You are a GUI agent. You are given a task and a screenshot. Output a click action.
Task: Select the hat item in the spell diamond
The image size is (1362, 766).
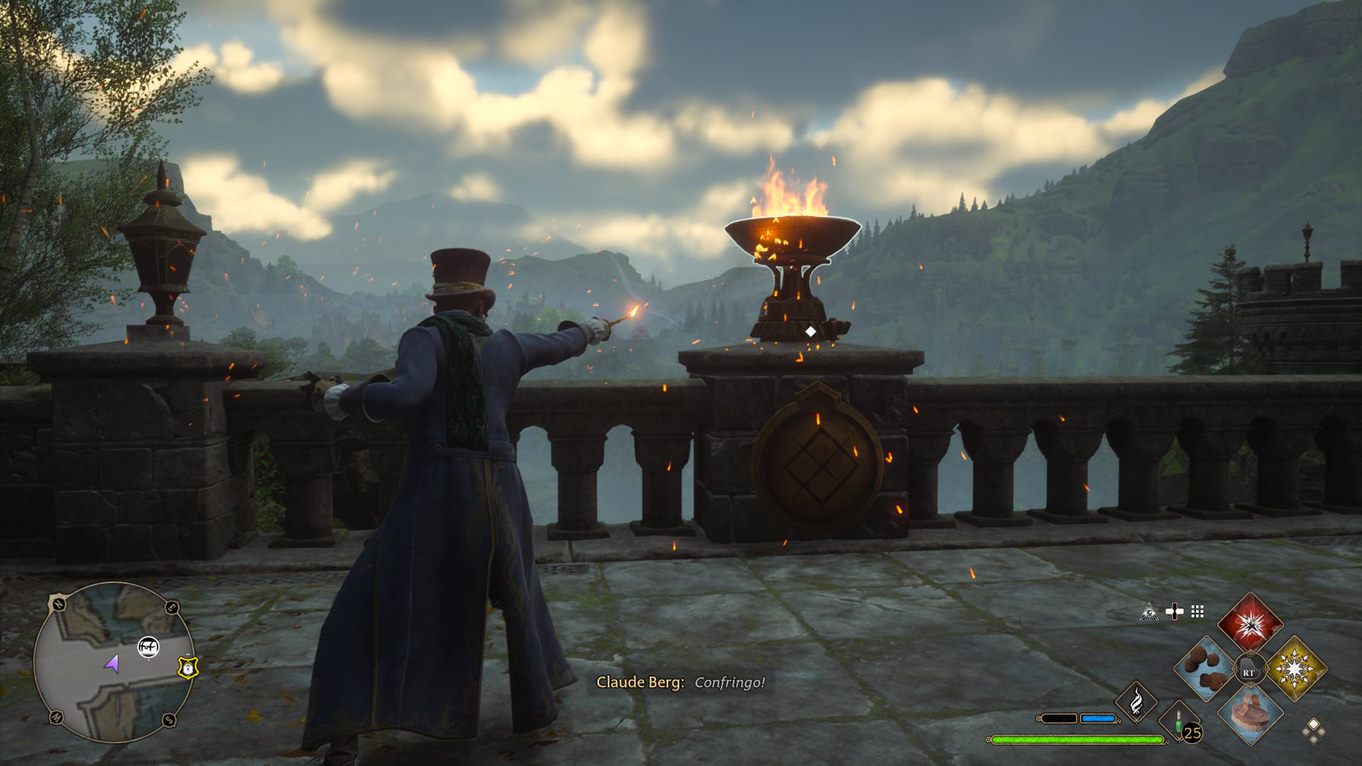[x=1251, y=712]
